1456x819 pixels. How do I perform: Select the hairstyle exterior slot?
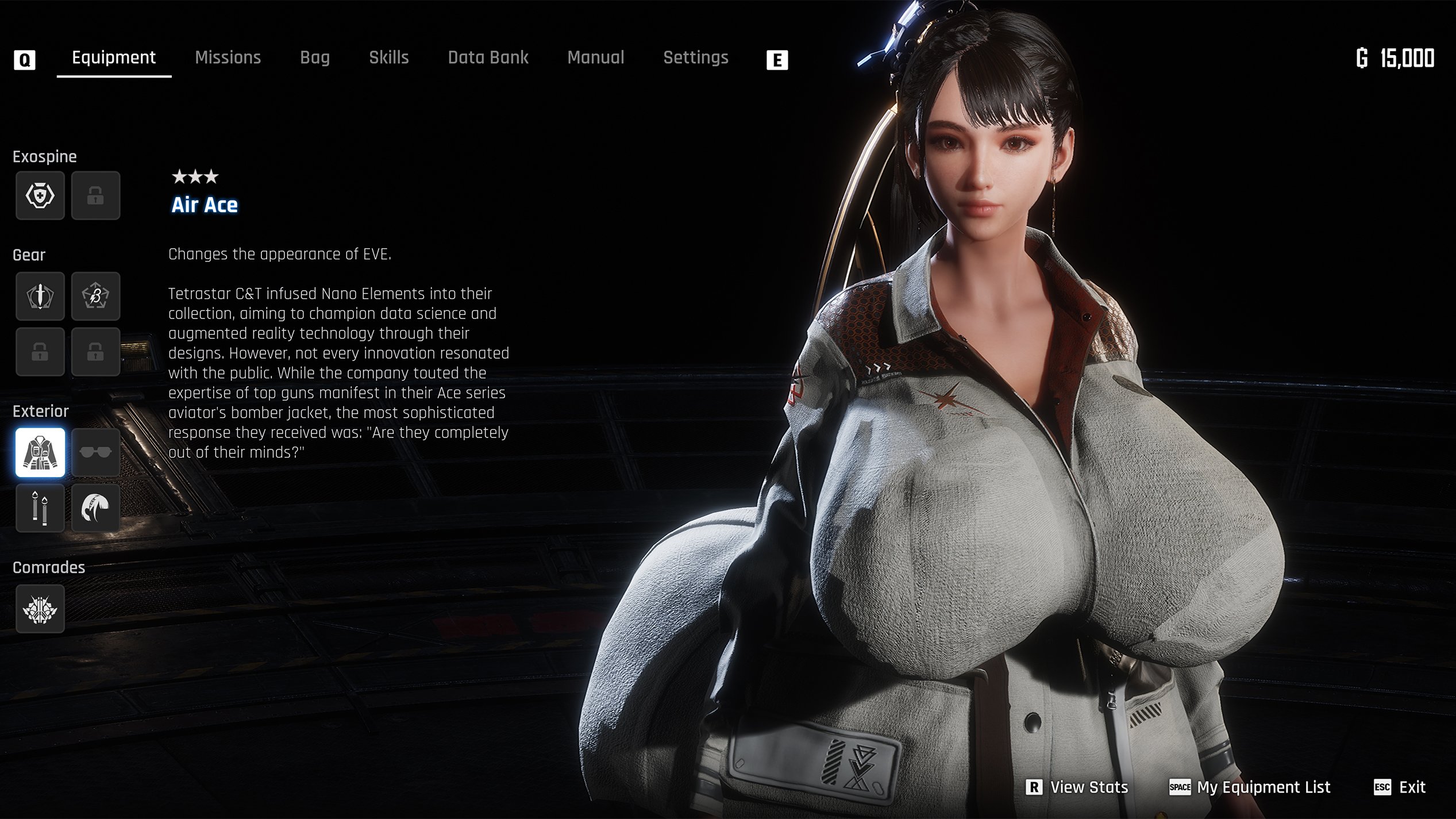pos(95,507)
